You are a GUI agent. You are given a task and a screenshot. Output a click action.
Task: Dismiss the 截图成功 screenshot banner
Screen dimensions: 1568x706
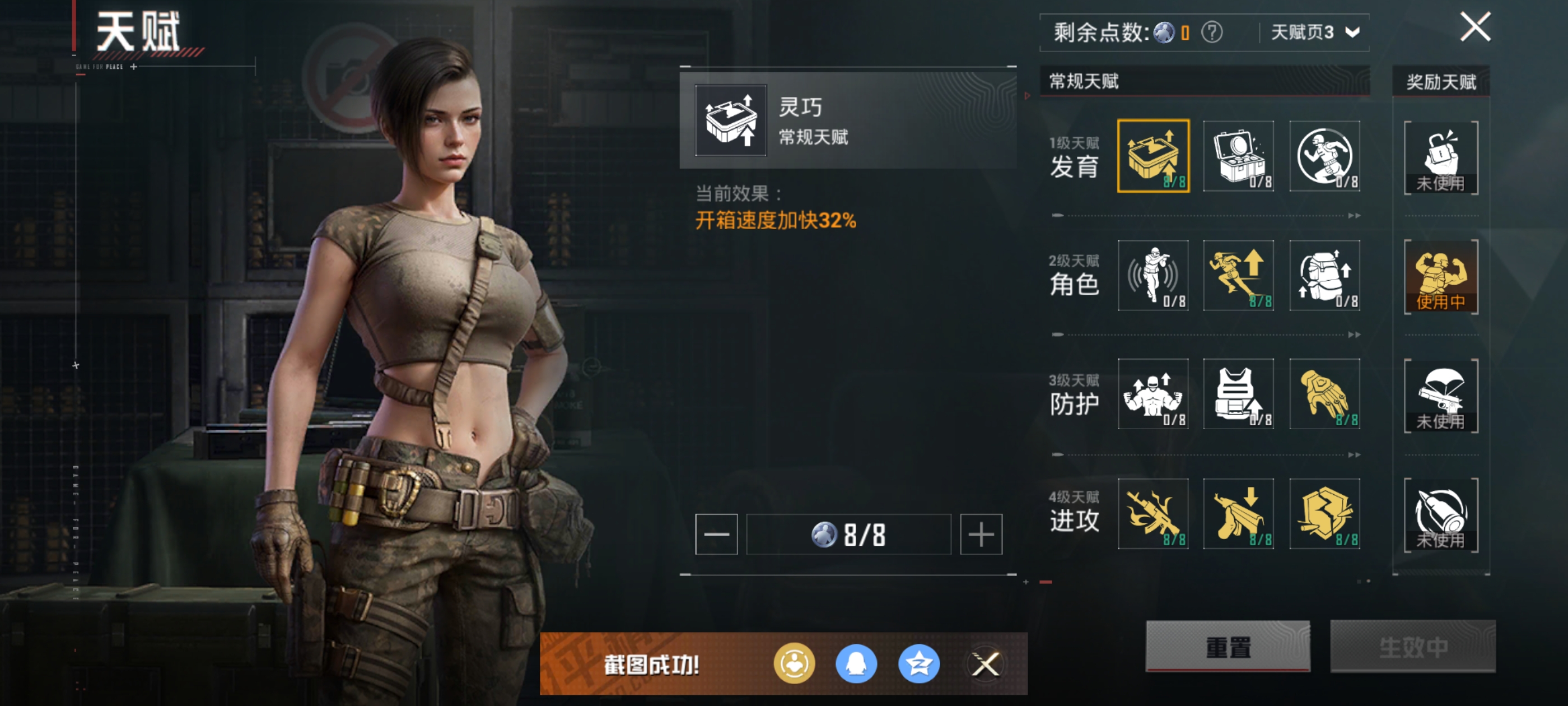986,664
